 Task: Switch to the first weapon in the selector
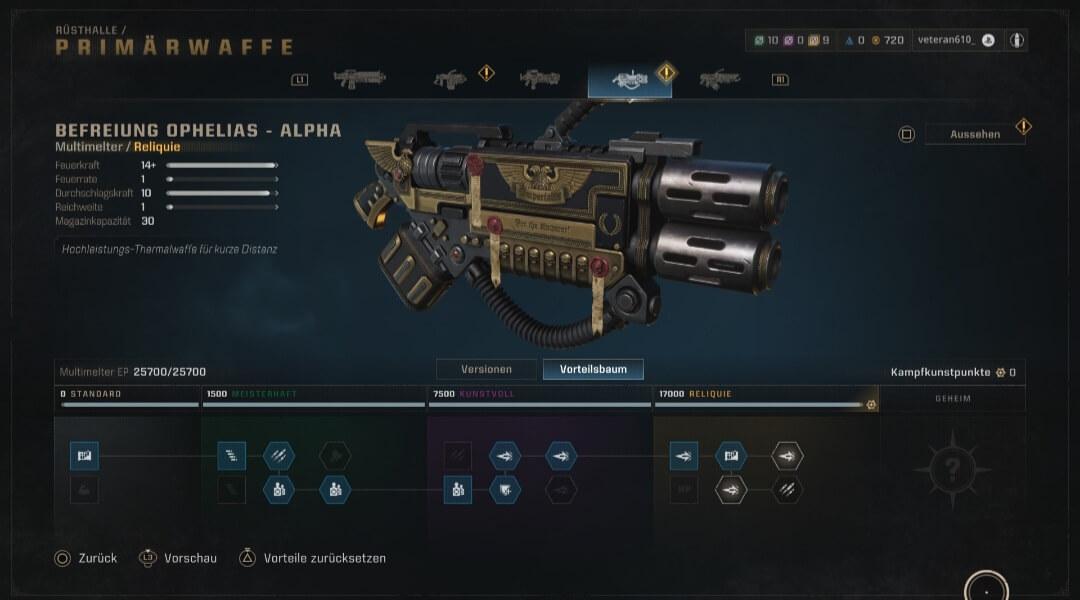coord(359,79)
